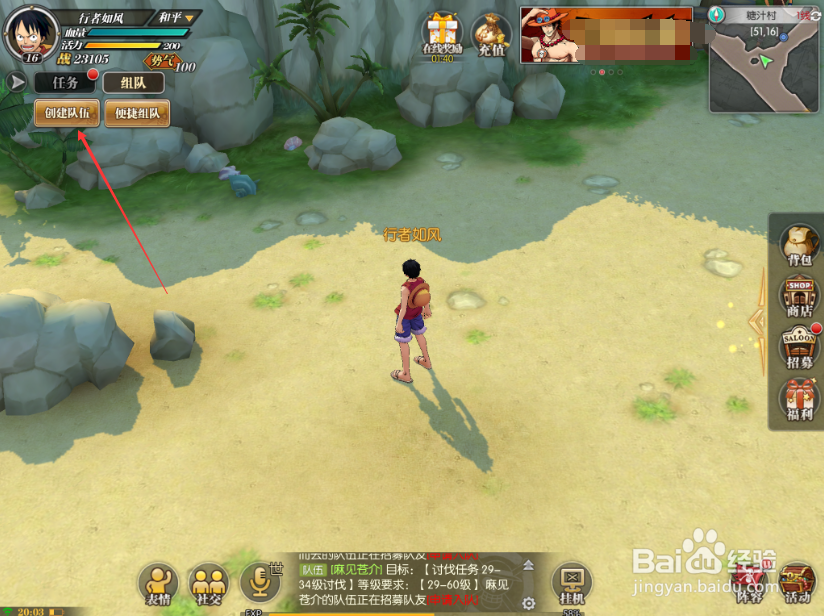Switch to the 任务 quest tab
This screenshot has width=824, height=616.
tap(66, 83)
